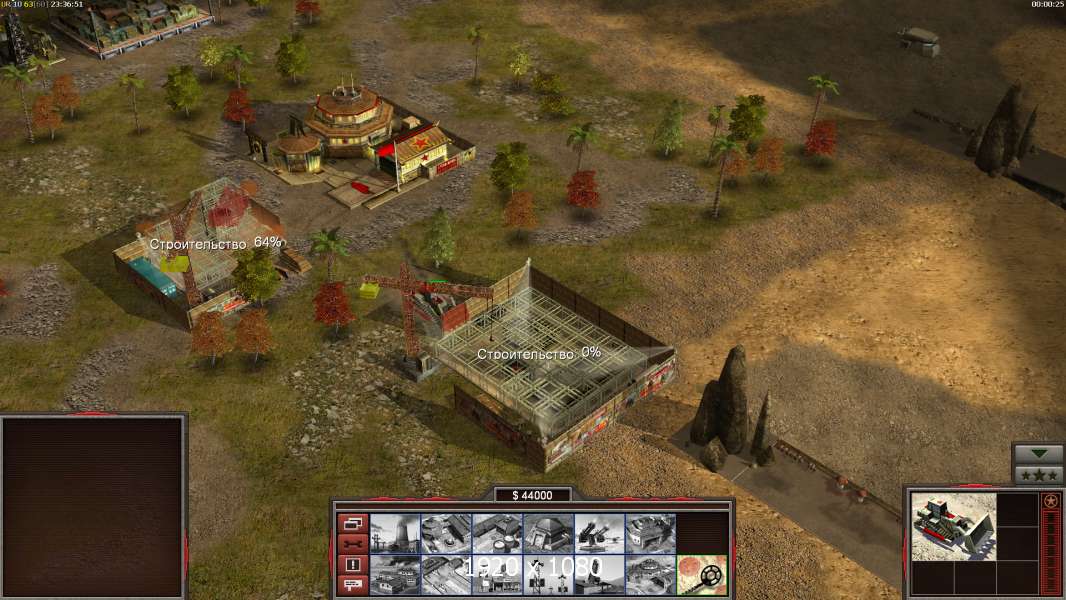The height and width of the screenshot is (600, 1066).
Task: Activate the mine detector ability icon
Action: click(x=701, y=574)
